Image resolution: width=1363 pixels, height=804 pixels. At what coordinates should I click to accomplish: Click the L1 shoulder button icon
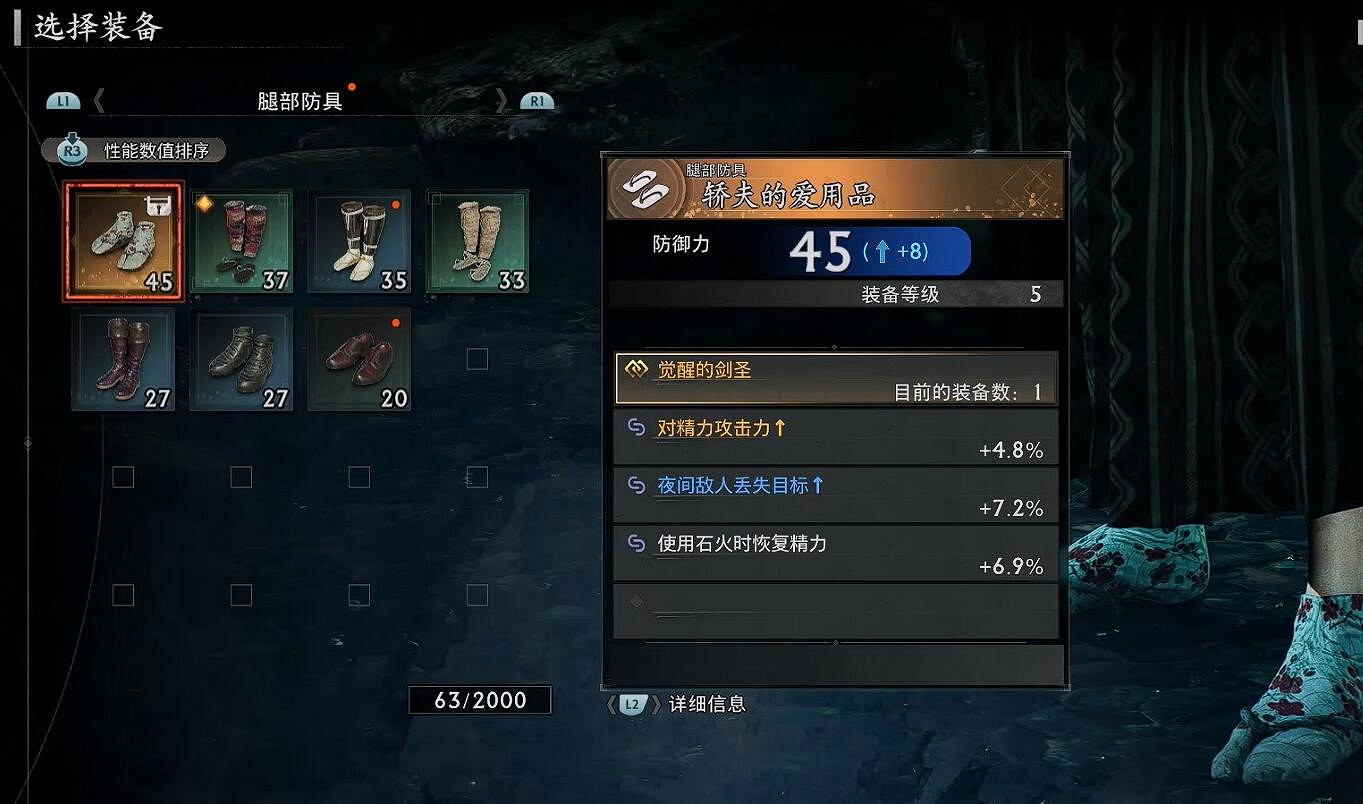(64, 100)
